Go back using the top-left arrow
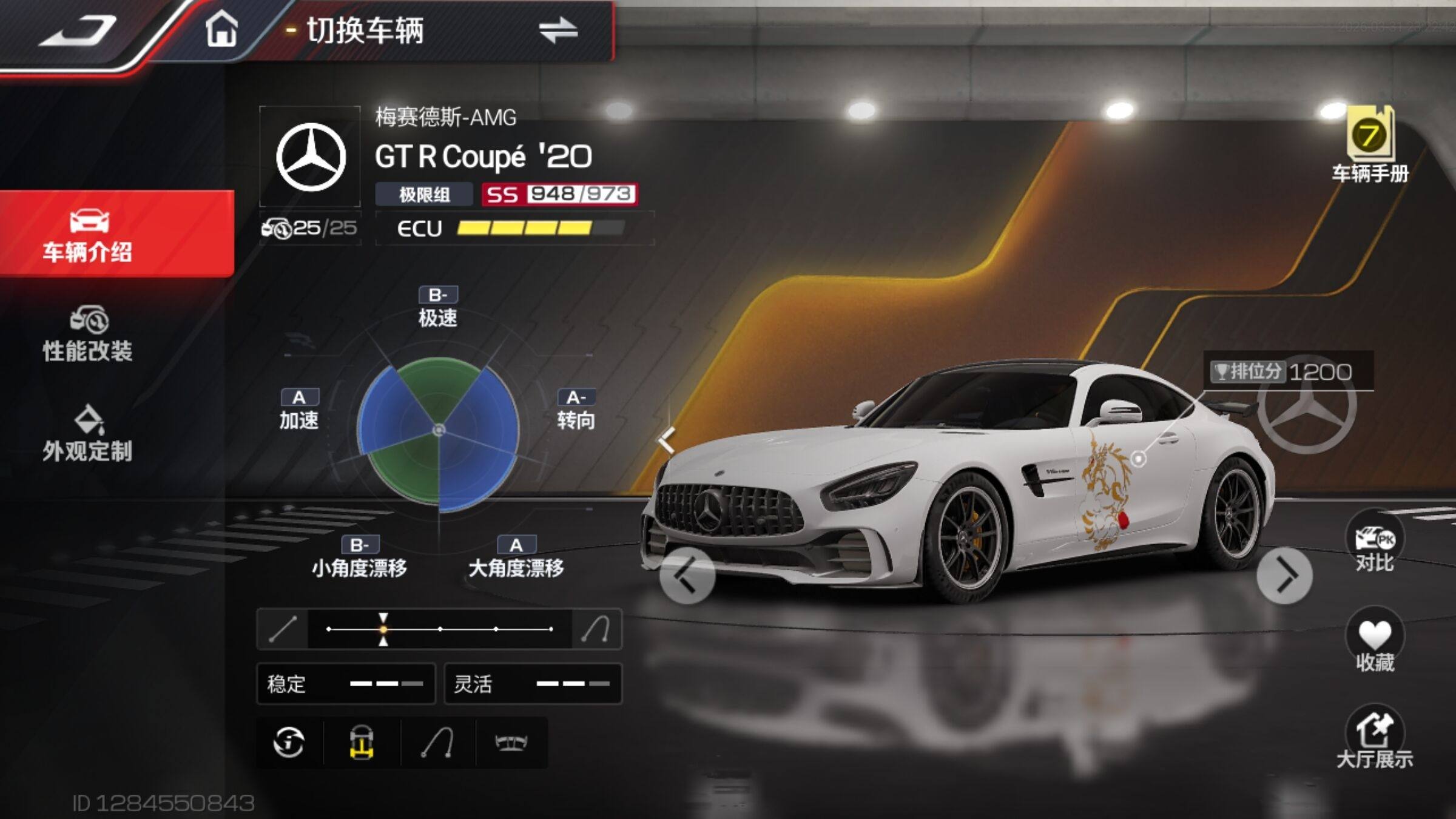1456x819 pixels. coord(79,30)
